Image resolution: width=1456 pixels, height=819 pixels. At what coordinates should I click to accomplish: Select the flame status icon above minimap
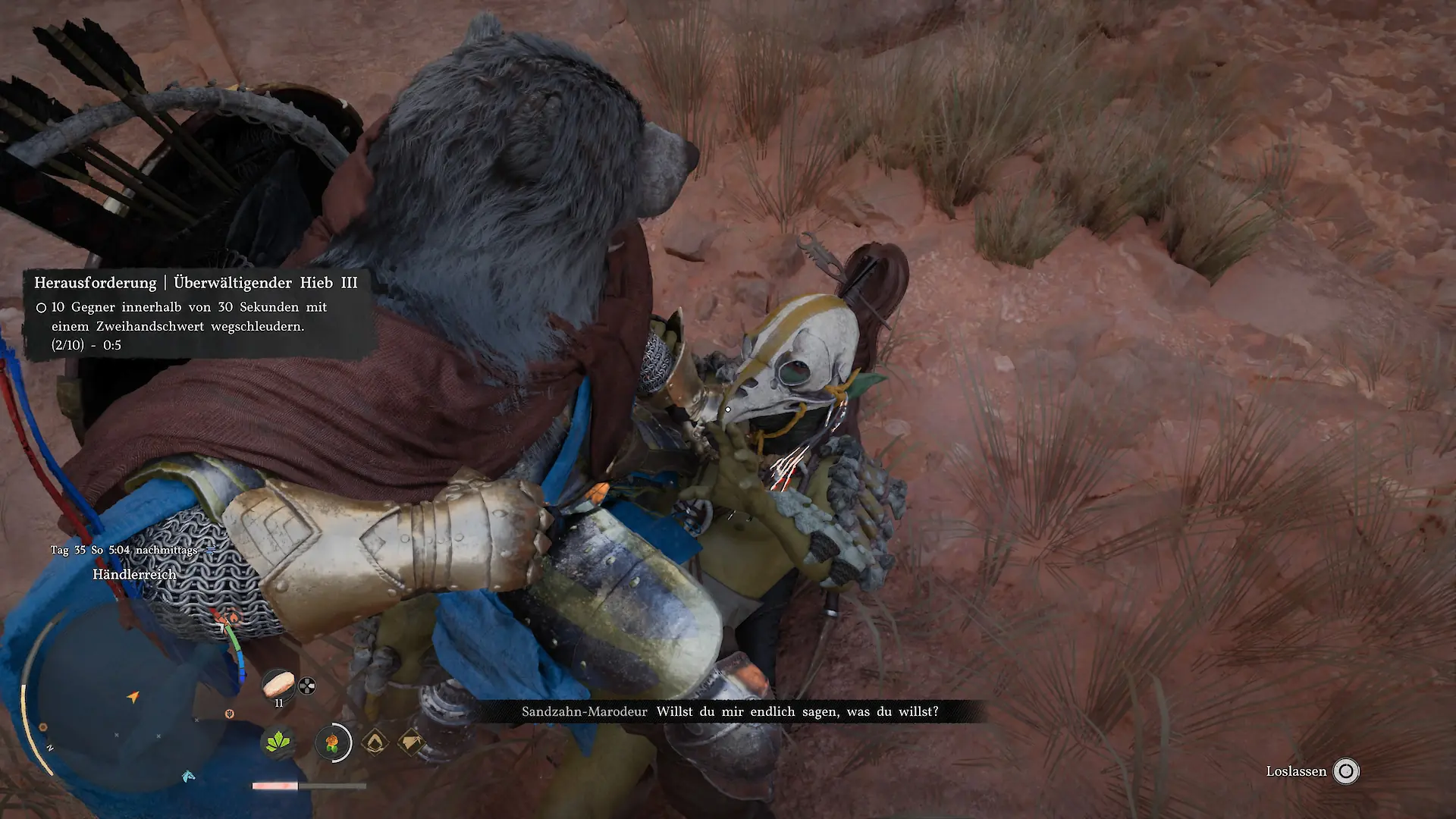click(x=234, y=617)
